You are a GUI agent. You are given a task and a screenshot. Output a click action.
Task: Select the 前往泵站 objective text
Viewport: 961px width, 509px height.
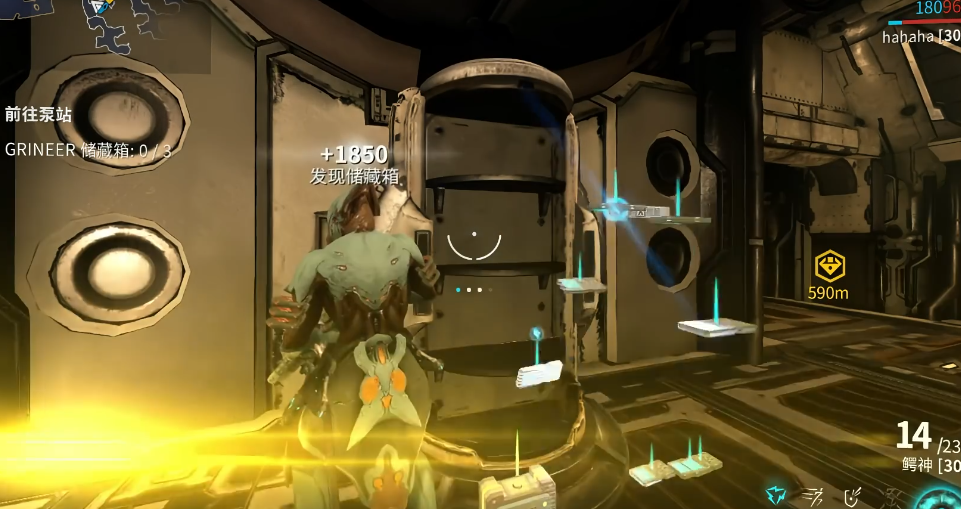[x=38, y=115]
